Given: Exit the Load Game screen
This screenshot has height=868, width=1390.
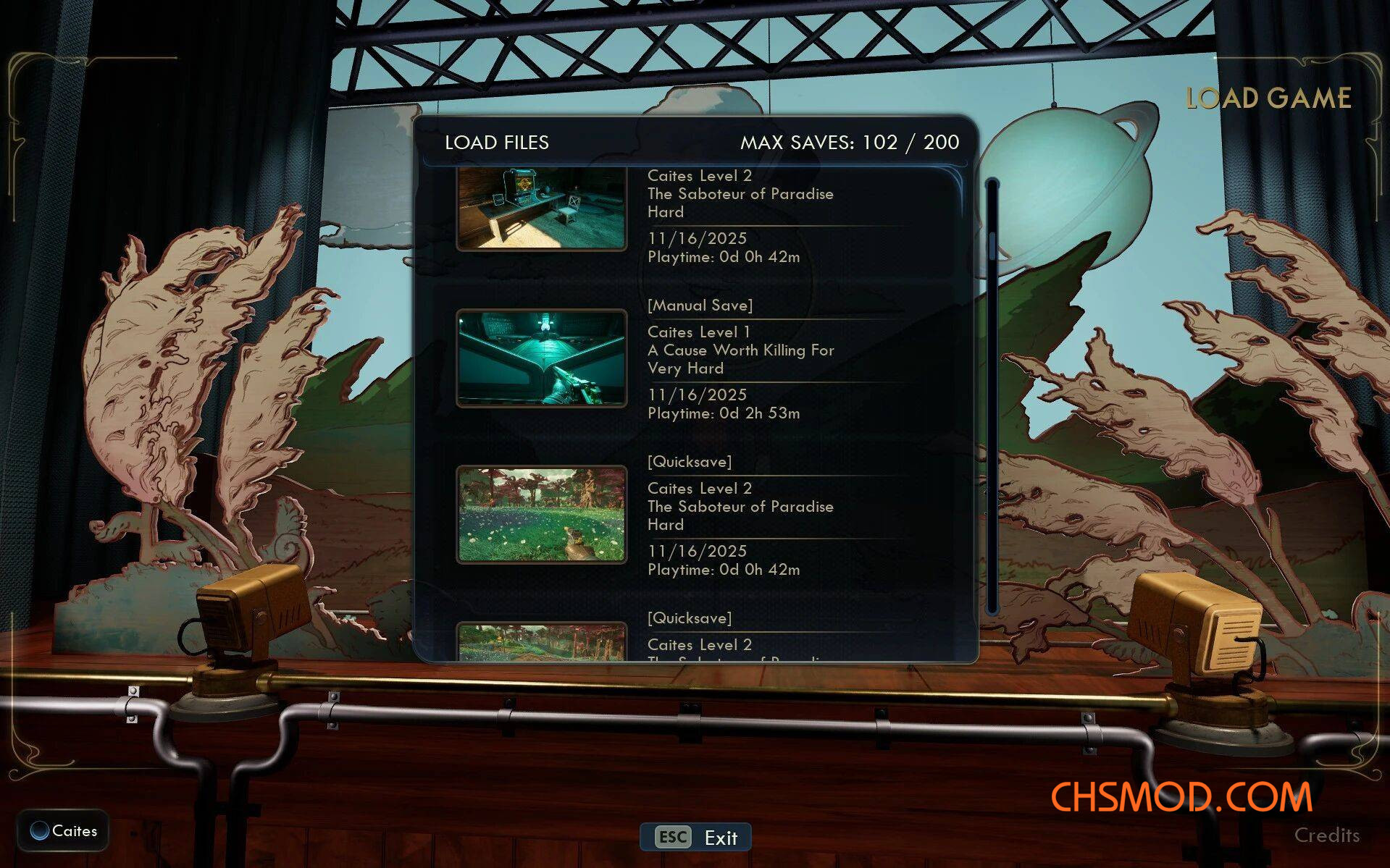Looking at the screenshot, I should tap(696, 838).
